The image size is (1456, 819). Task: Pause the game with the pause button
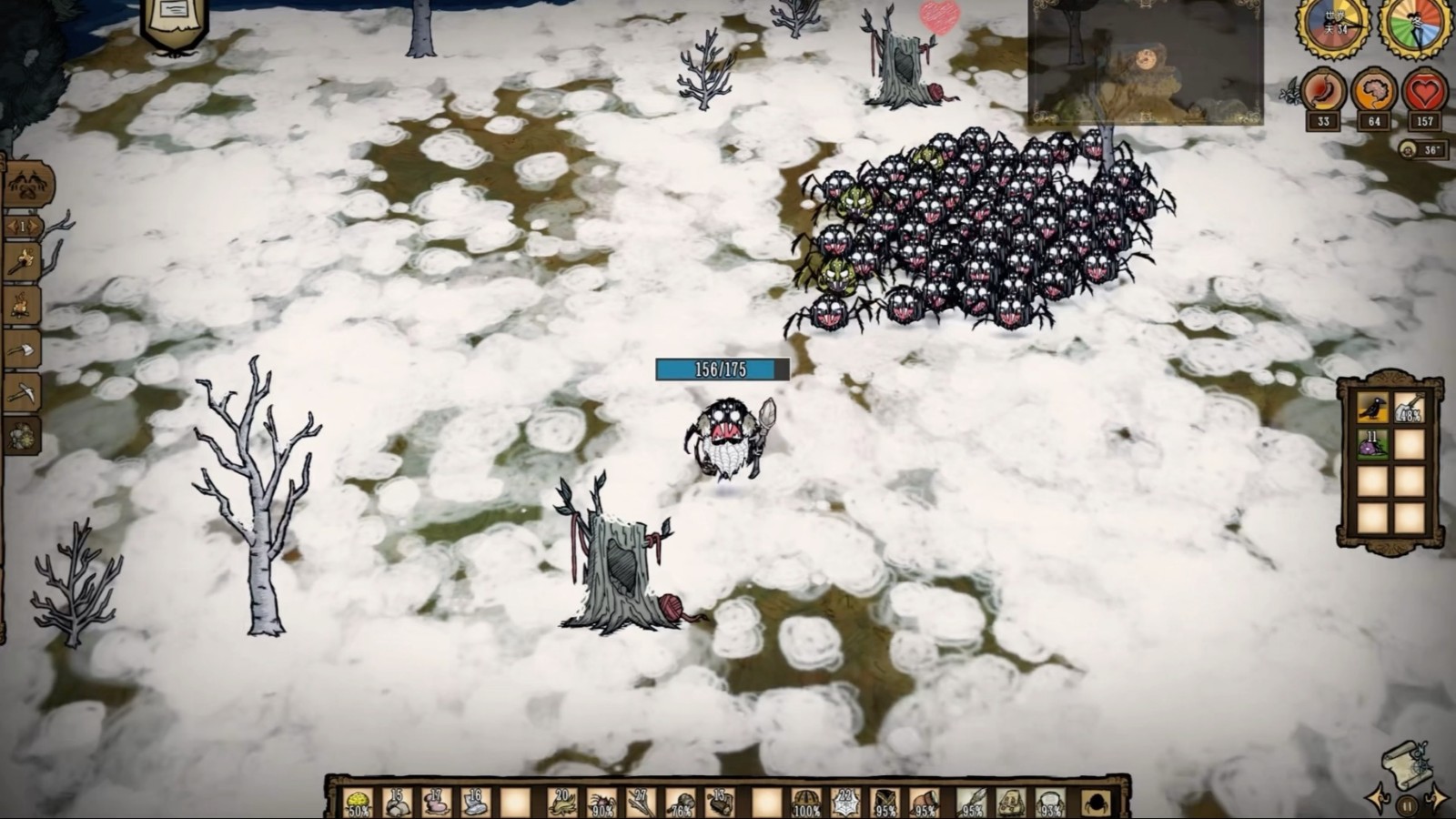point(1407,804)
